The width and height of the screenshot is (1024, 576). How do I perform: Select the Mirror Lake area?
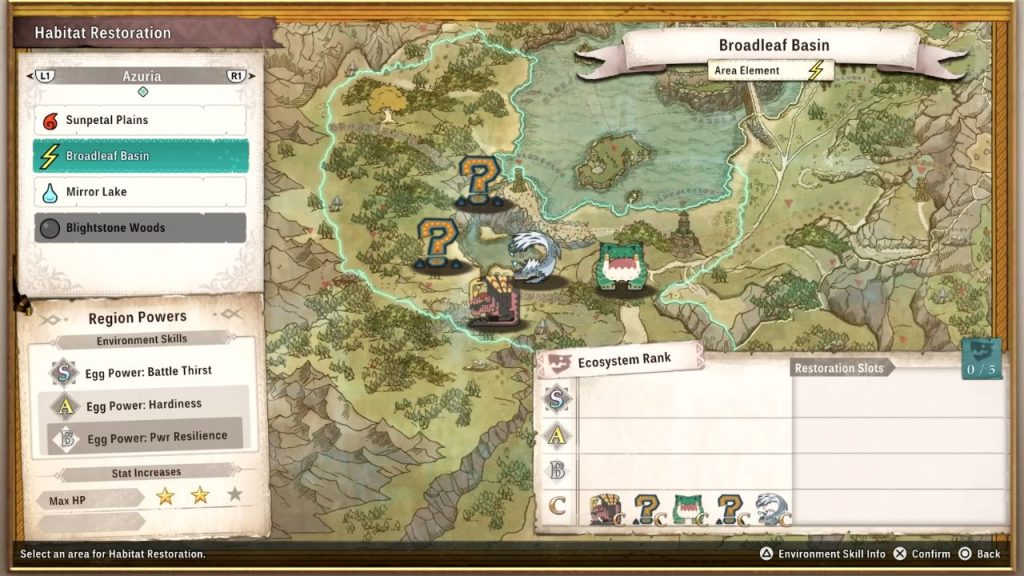click(141, 192)
